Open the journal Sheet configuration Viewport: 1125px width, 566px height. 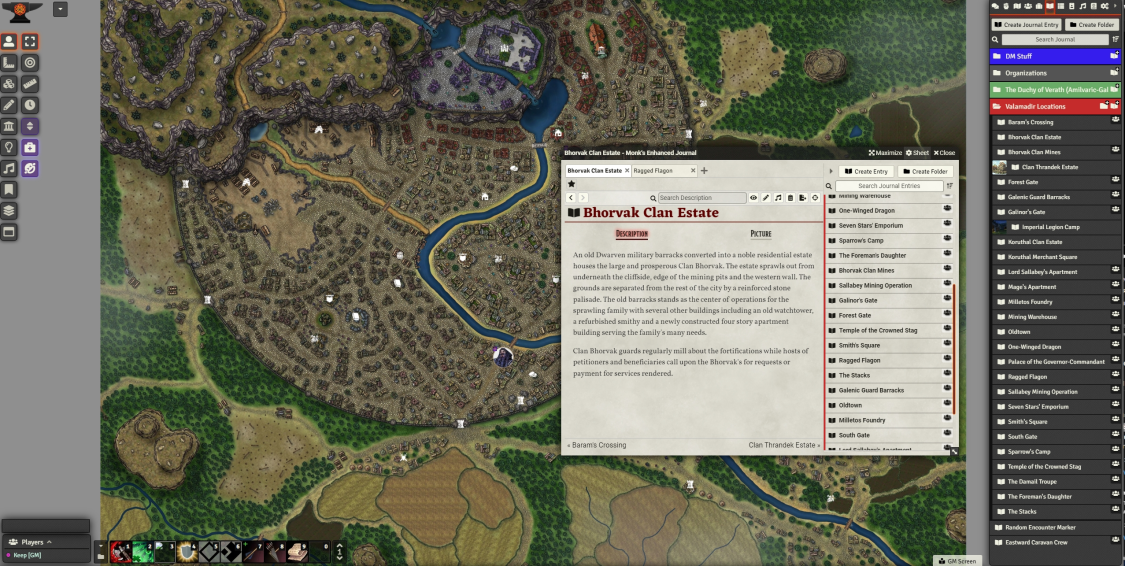click(x=918, y=153)
